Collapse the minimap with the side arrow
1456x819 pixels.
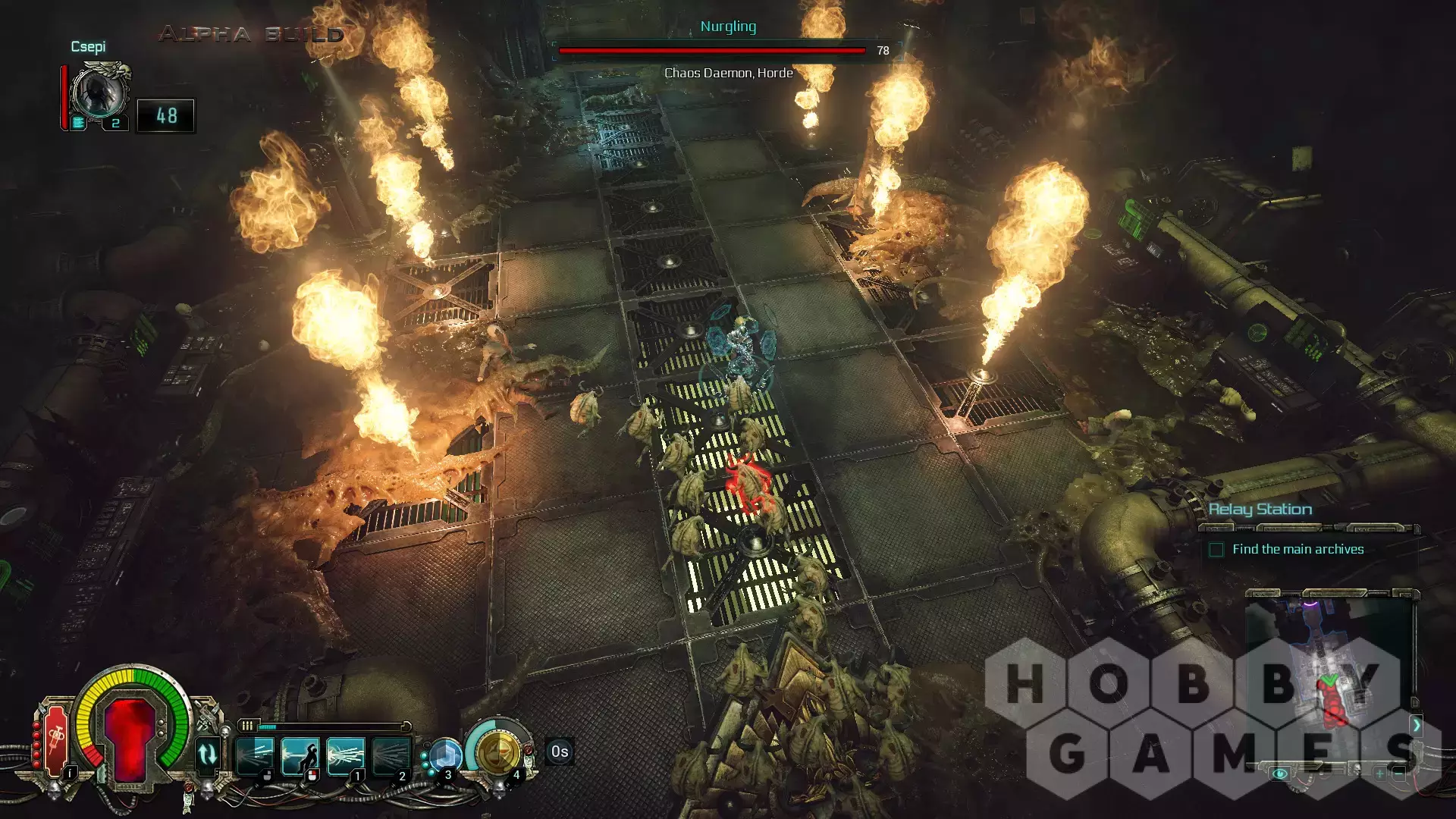[1416, 725]
